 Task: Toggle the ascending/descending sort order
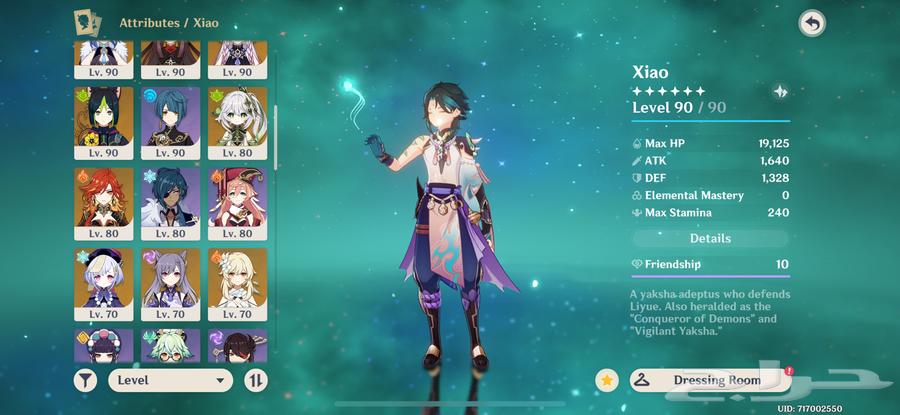[256, 380]
